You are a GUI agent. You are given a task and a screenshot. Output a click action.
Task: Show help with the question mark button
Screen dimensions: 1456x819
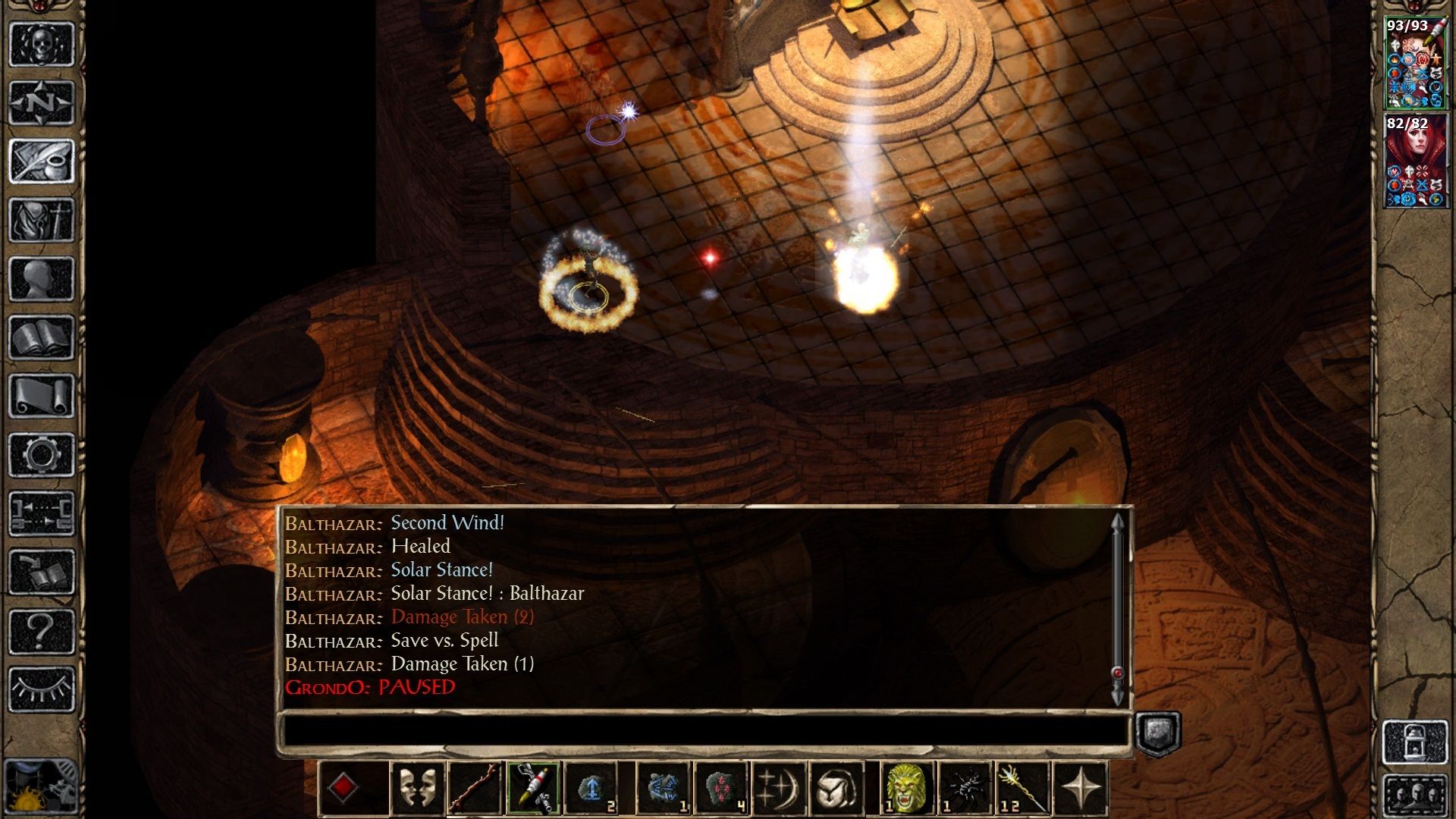(x=42, y=631)
